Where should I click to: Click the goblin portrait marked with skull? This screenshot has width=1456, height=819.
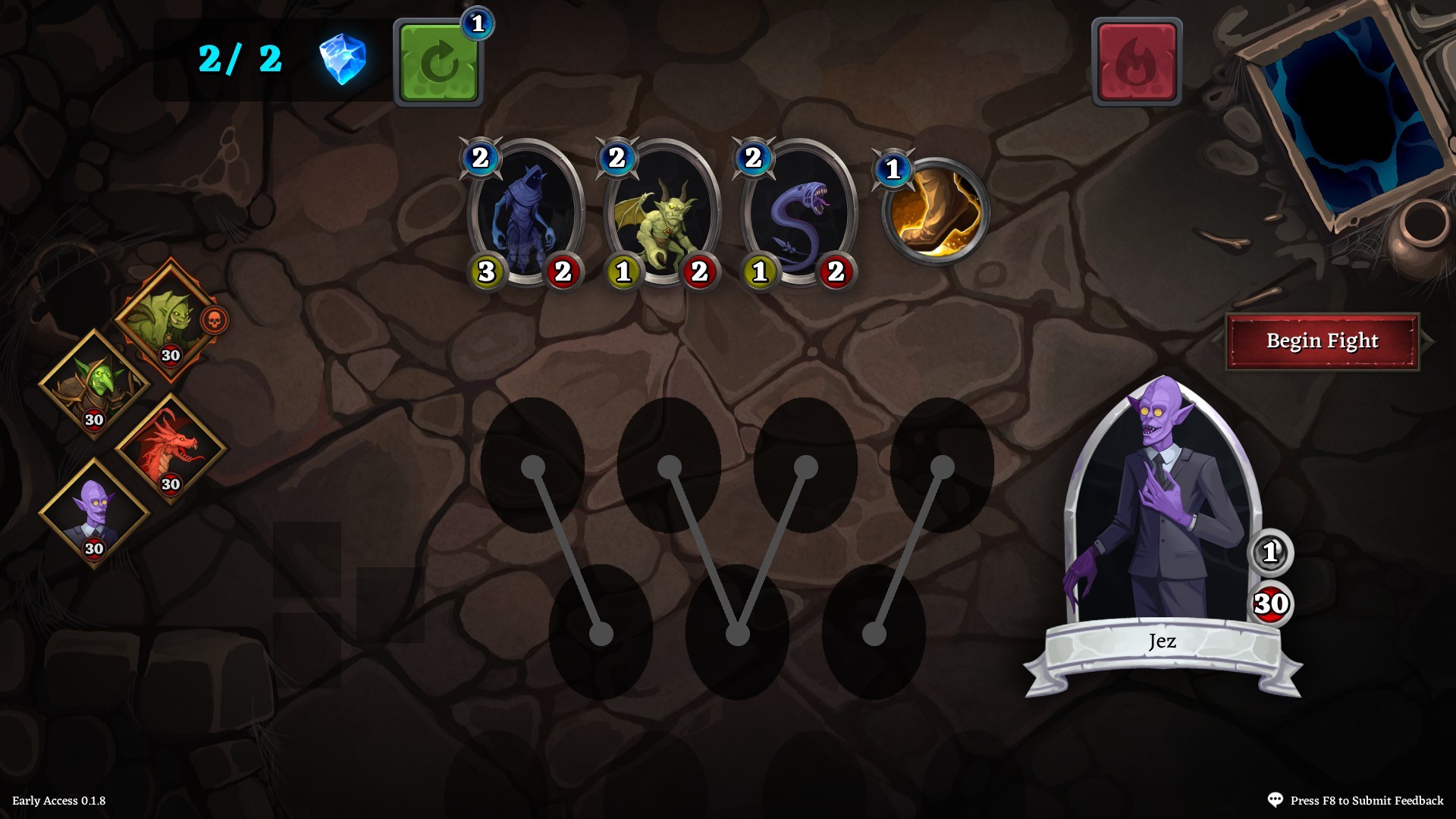168,317
